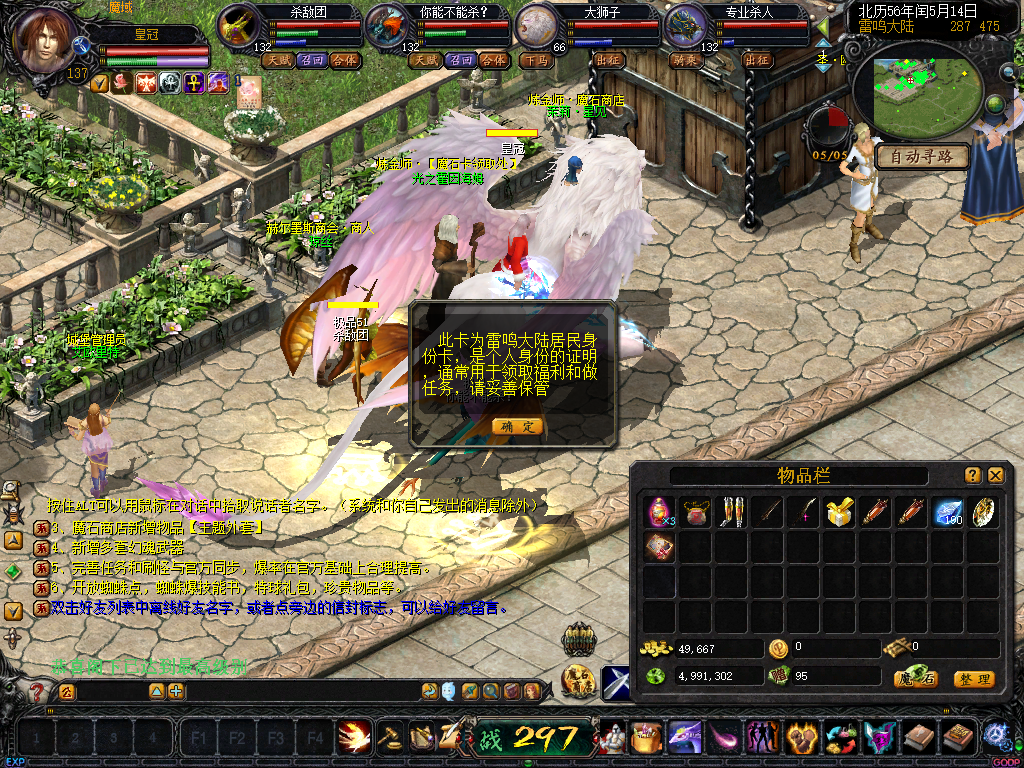Screen dimensions: 1024x768
Task: Select the blue crystal stack item
Action: click(946, 512)
